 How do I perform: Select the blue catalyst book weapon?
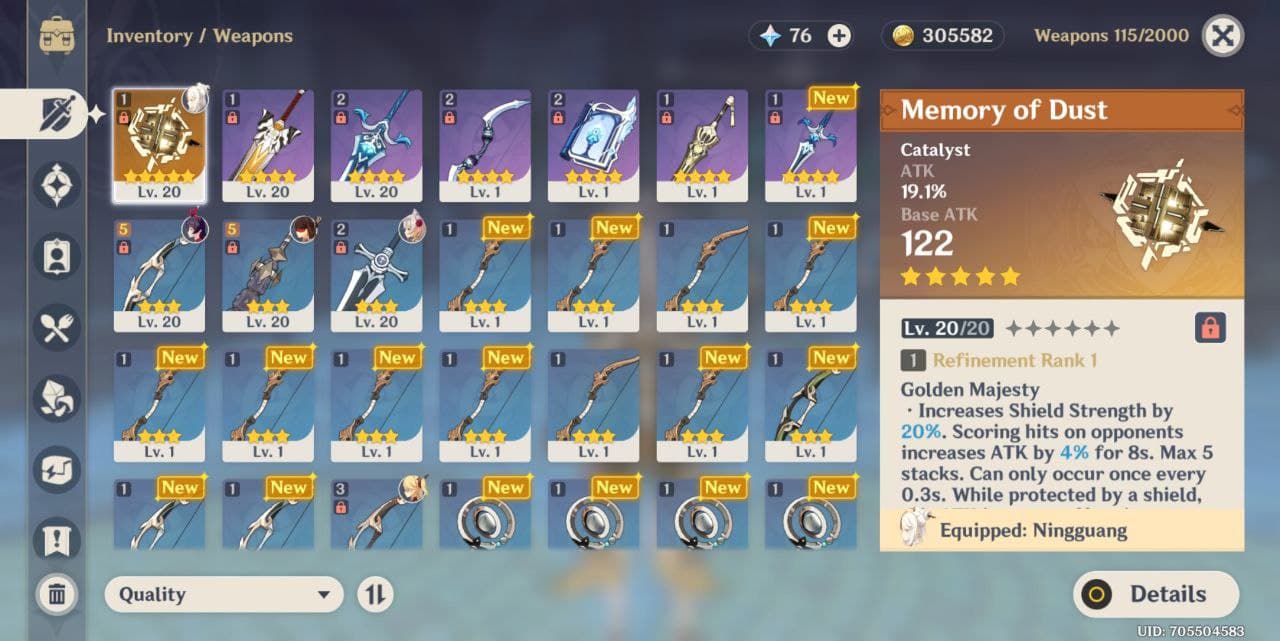tap(593, 145)
